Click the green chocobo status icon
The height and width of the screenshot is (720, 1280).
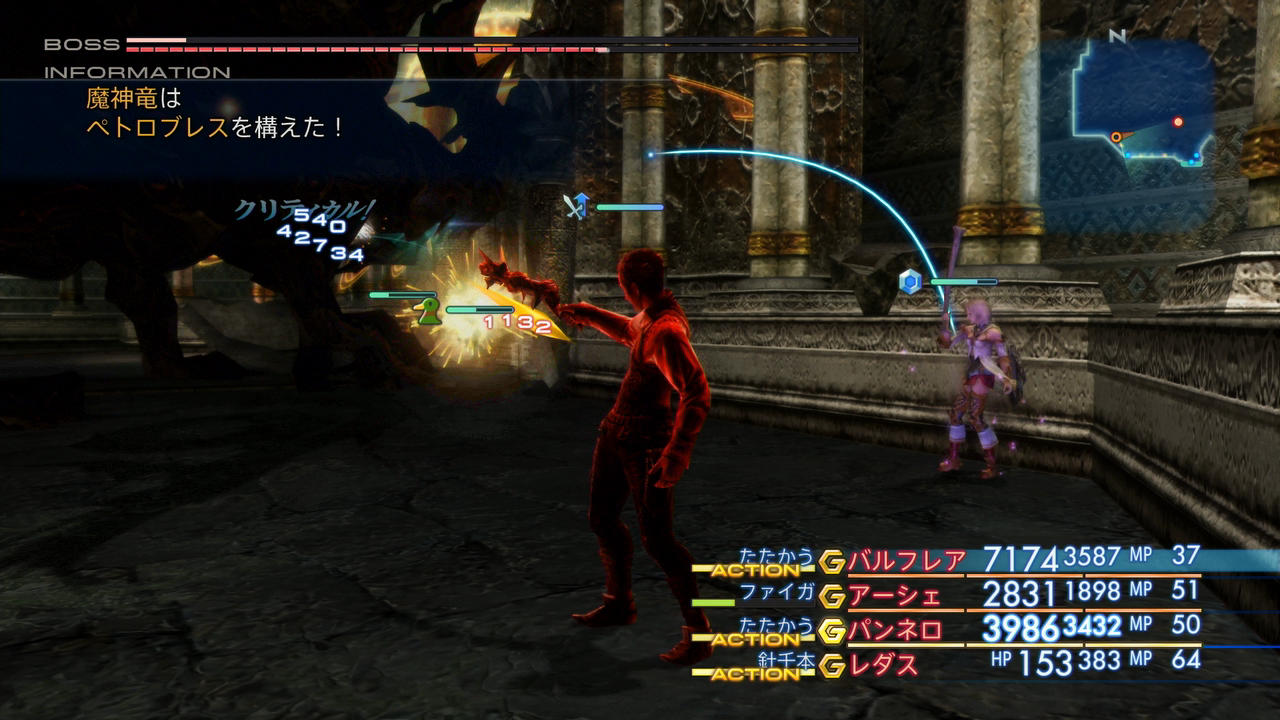429,312
